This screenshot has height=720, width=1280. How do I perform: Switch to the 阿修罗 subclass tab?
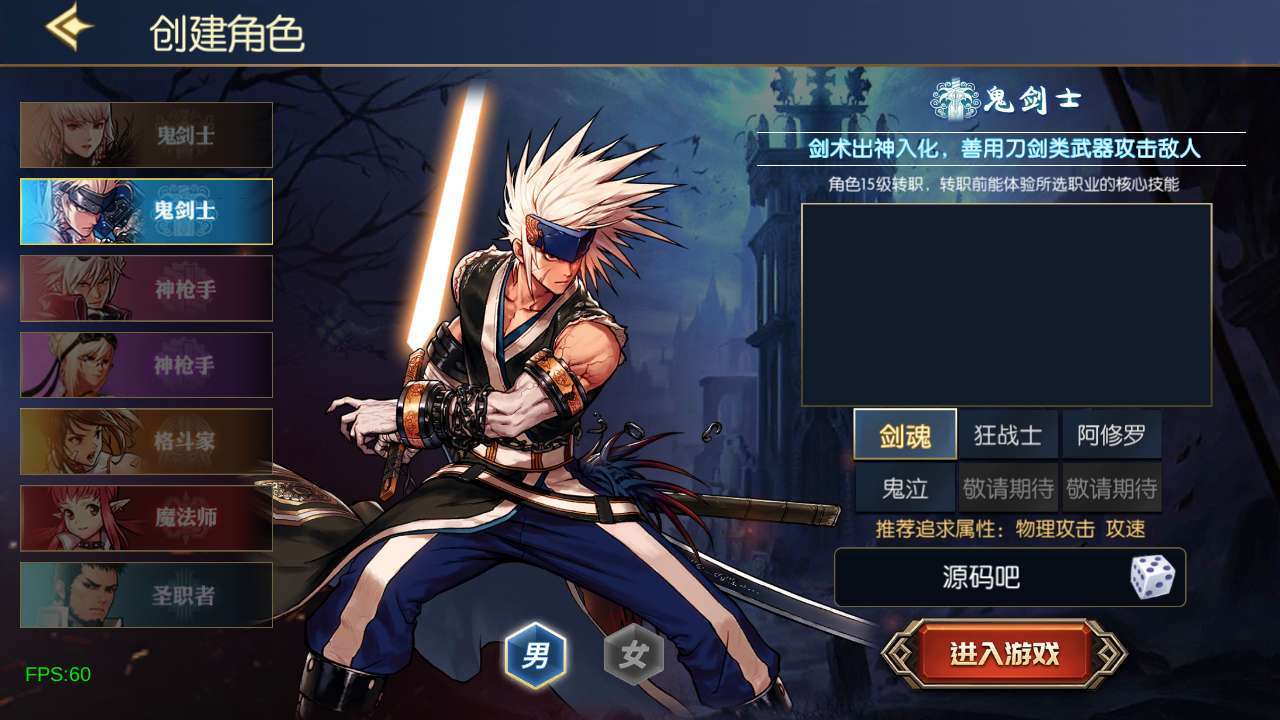point(1110,434)
